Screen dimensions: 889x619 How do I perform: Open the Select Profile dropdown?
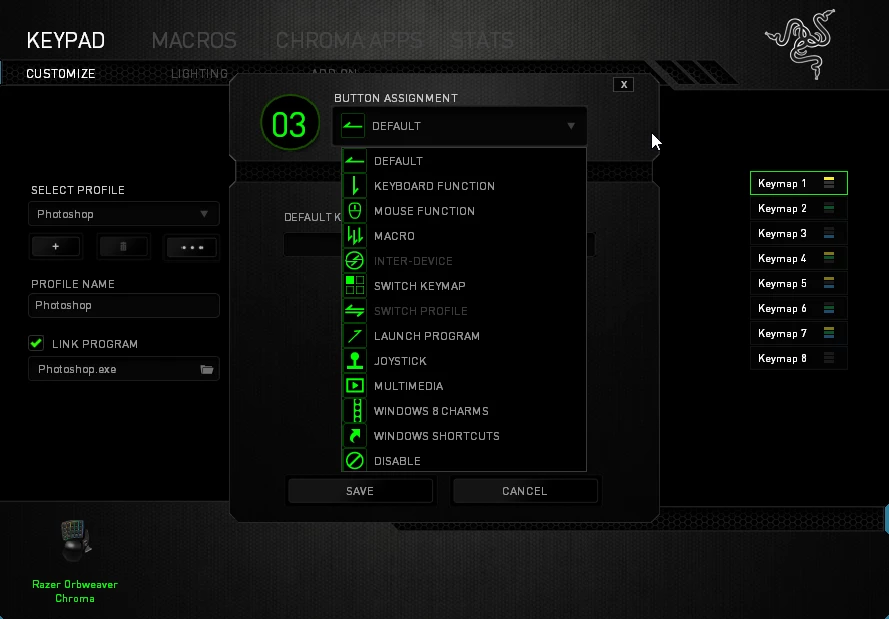point(124,214)
